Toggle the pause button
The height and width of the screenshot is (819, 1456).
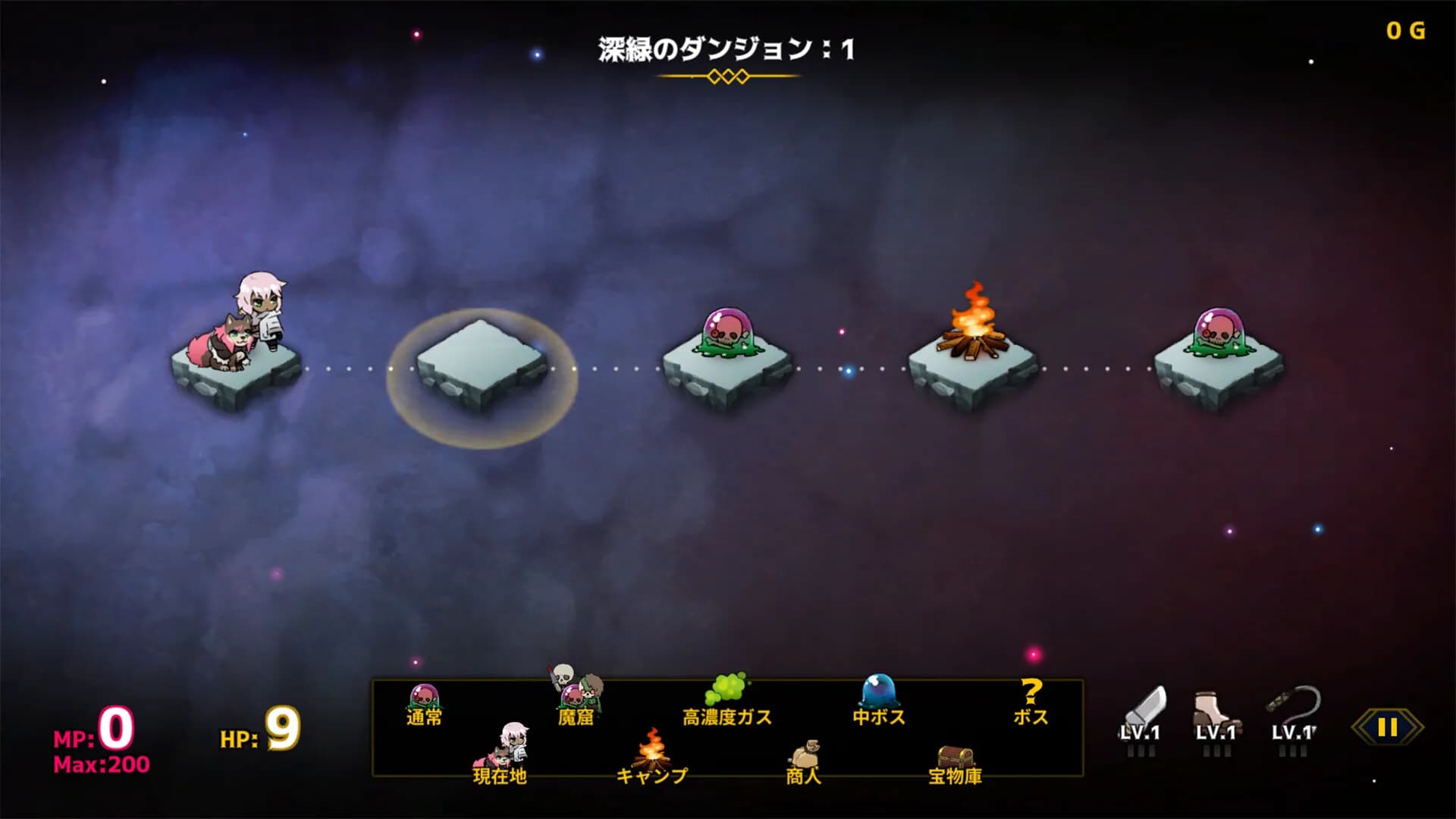pyautogui.click(x=1388, y=726)
